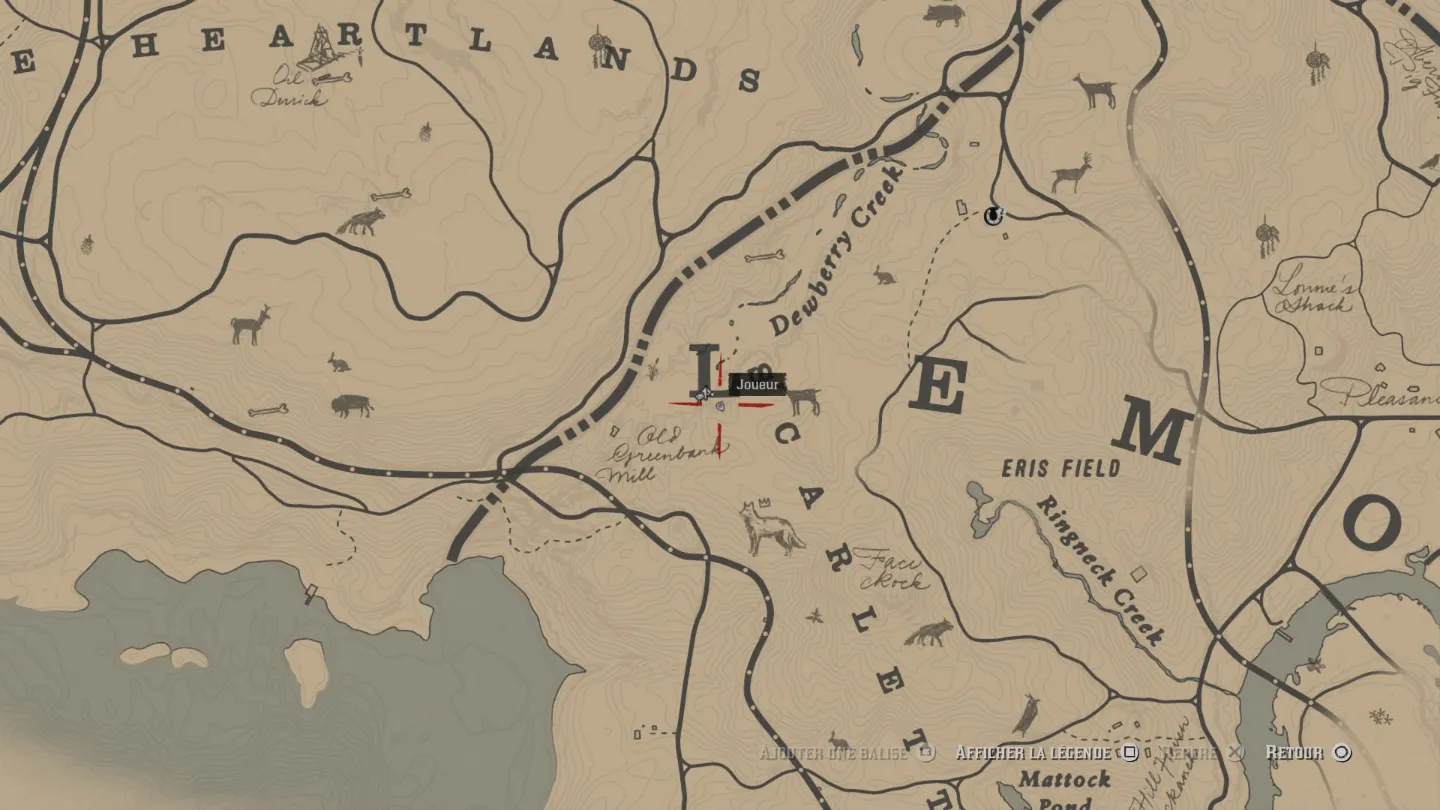Select the pronghorn icon left of the bison
1440x810 pixels.
click(250, 325)
